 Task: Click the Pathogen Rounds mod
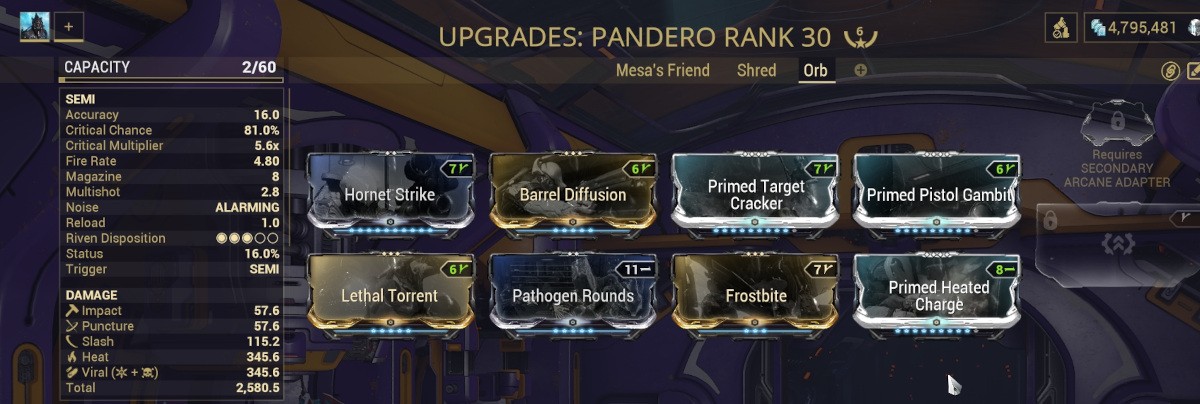572,295
